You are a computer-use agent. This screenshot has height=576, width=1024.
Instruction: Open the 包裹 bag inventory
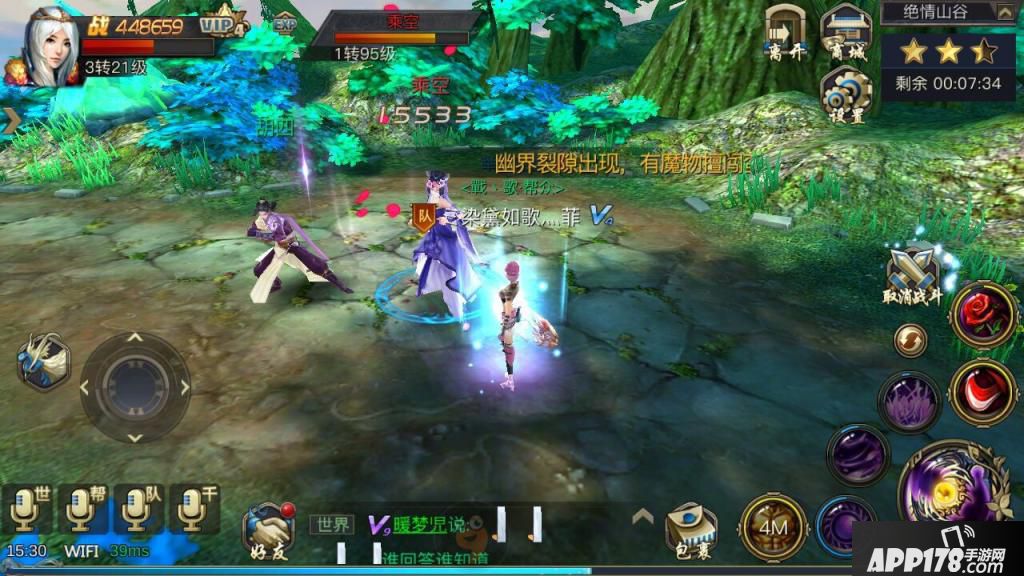click(691, 528)
